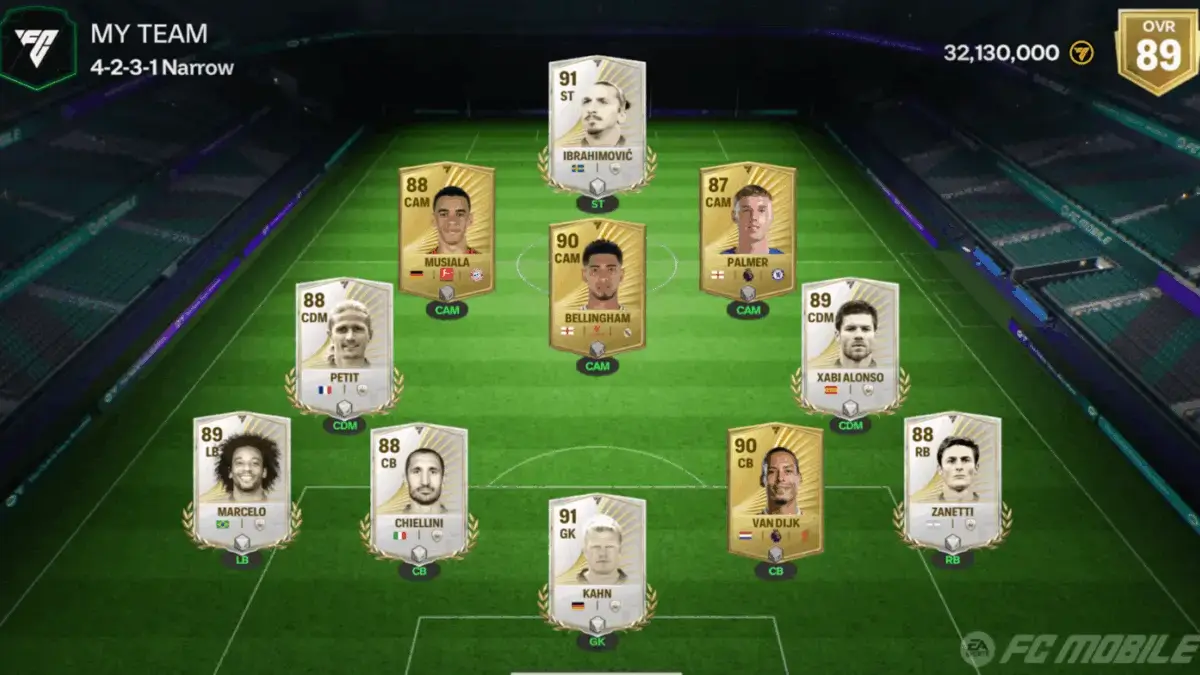Choose the Xabi Alonso card

850,346
